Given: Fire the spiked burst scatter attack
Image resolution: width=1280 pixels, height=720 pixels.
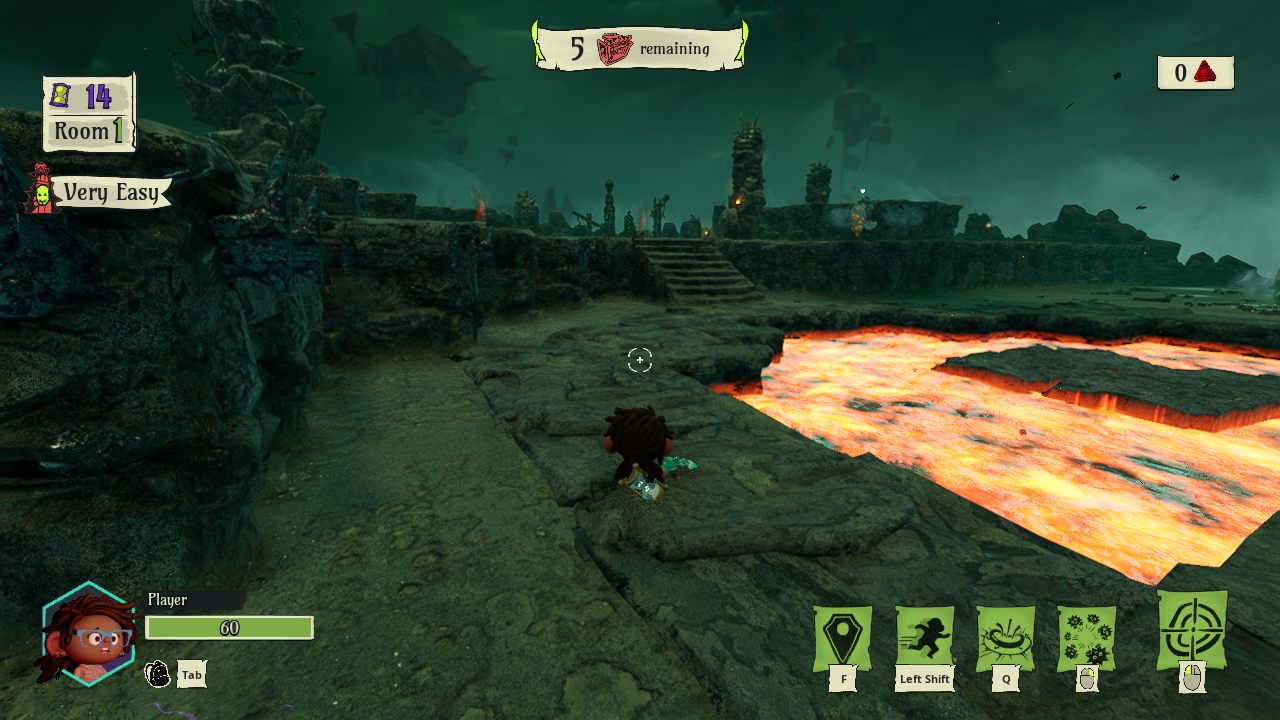Looking at the screenshot, I should pyautogui.click(x=1087, y=638).
